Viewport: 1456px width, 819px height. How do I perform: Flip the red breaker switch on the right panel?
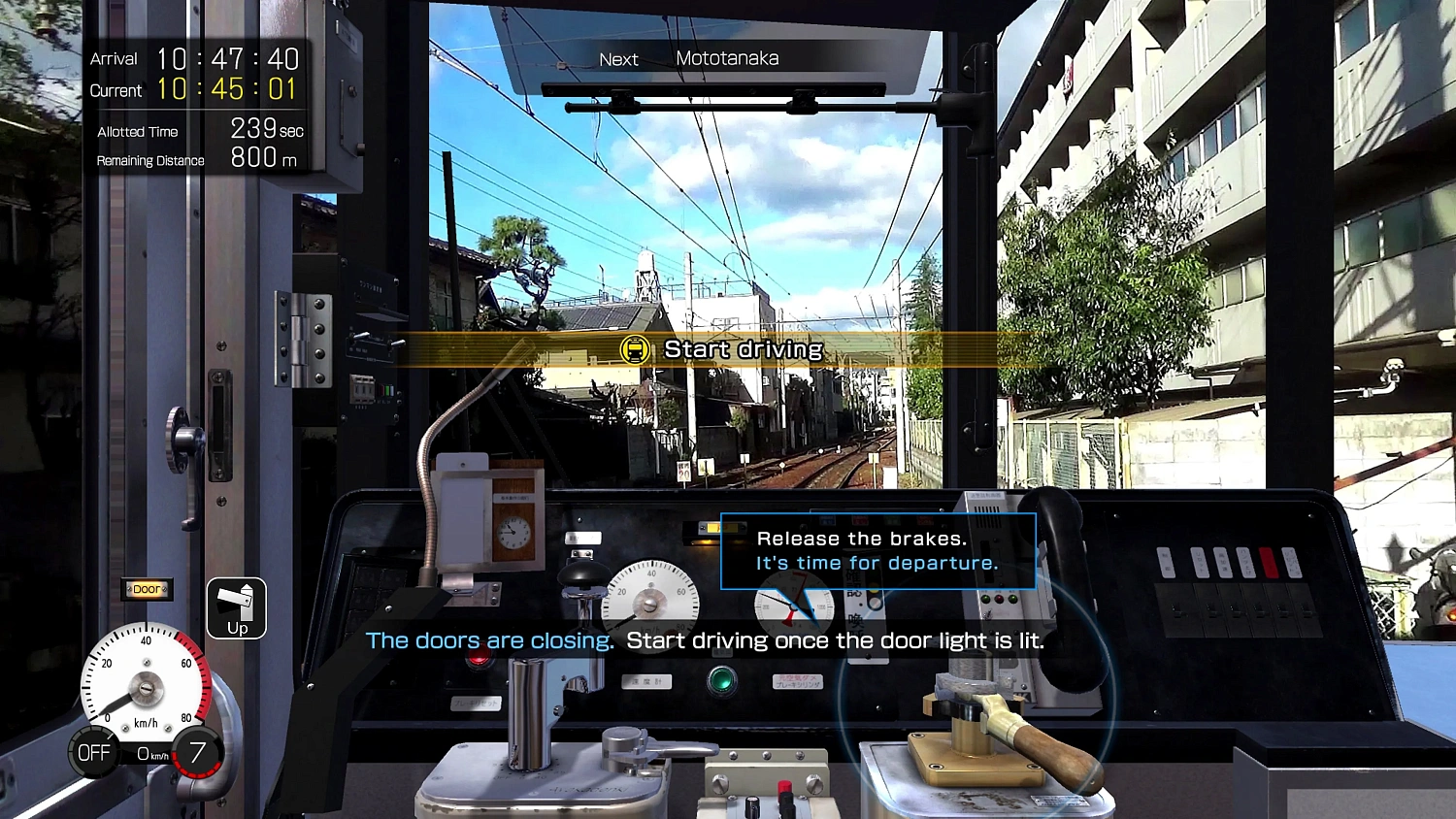click(x=1267, y=561)
